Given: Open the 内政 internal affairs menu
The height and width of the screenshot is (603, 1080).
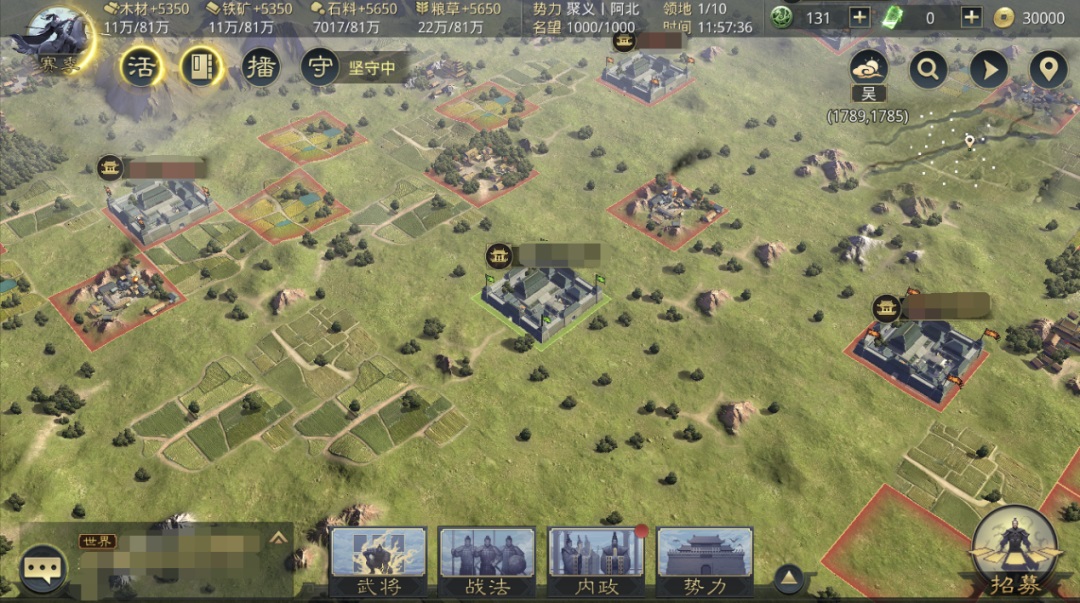Looking at the screenshot, I should point(596,562).
